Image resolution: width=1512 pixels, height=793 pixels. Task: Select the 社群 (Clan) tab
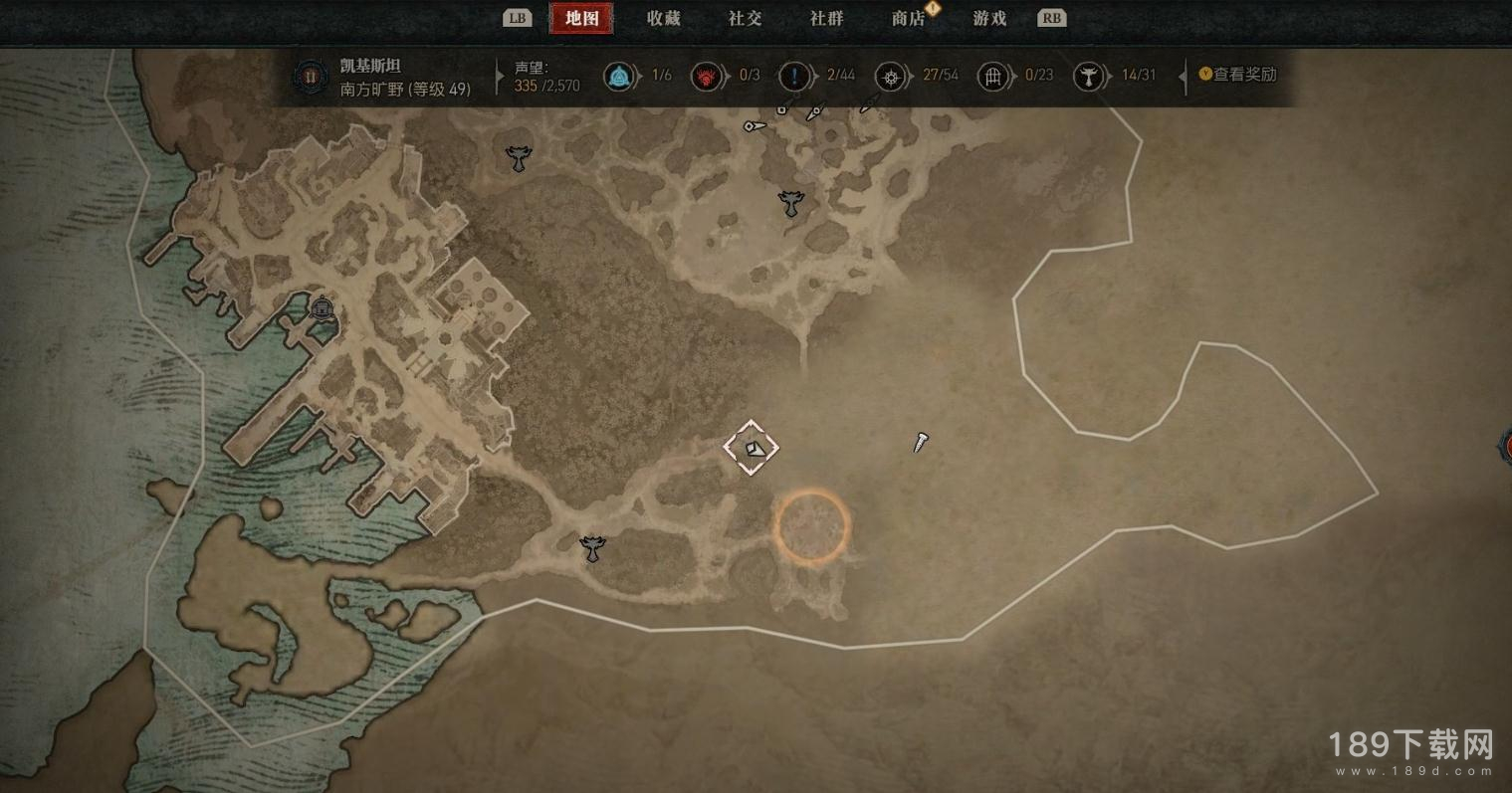tap(826, 18)
